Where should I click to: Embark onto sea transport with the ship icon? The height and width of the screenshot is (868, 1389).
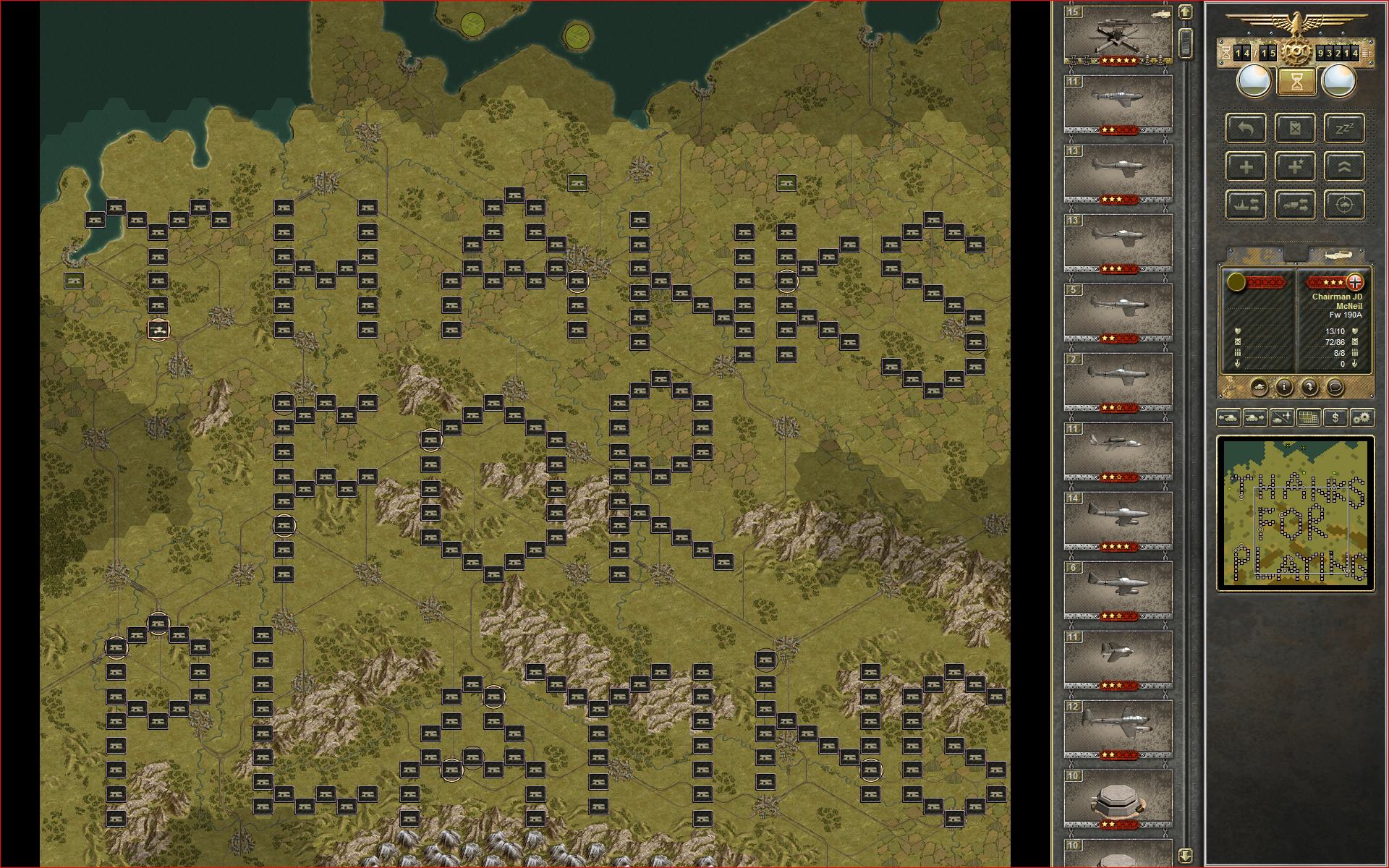[x=1246, y=205]
